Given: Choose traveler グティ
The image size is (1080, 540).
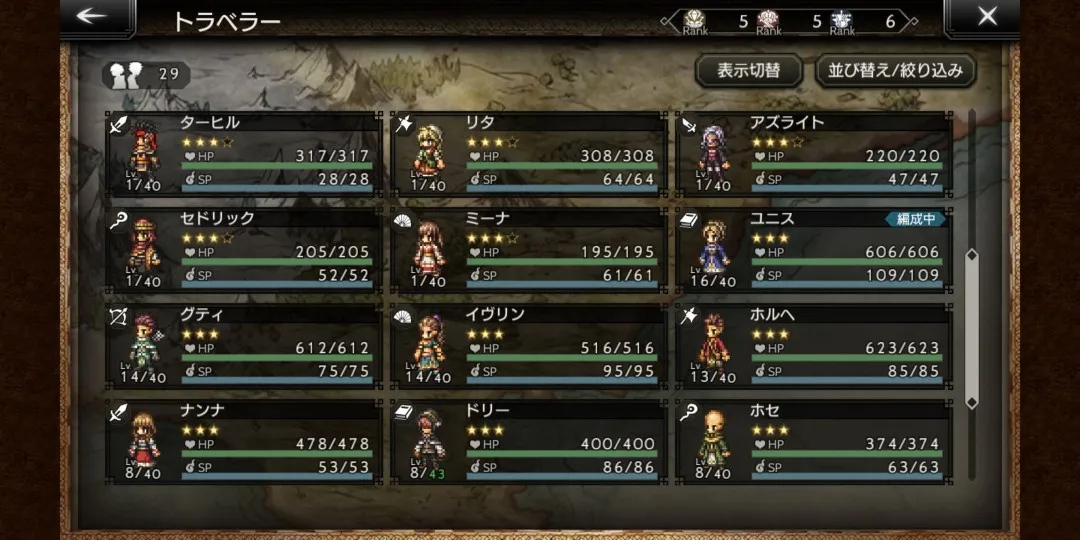Looking at the screenshot, I should tap(244, 346).
